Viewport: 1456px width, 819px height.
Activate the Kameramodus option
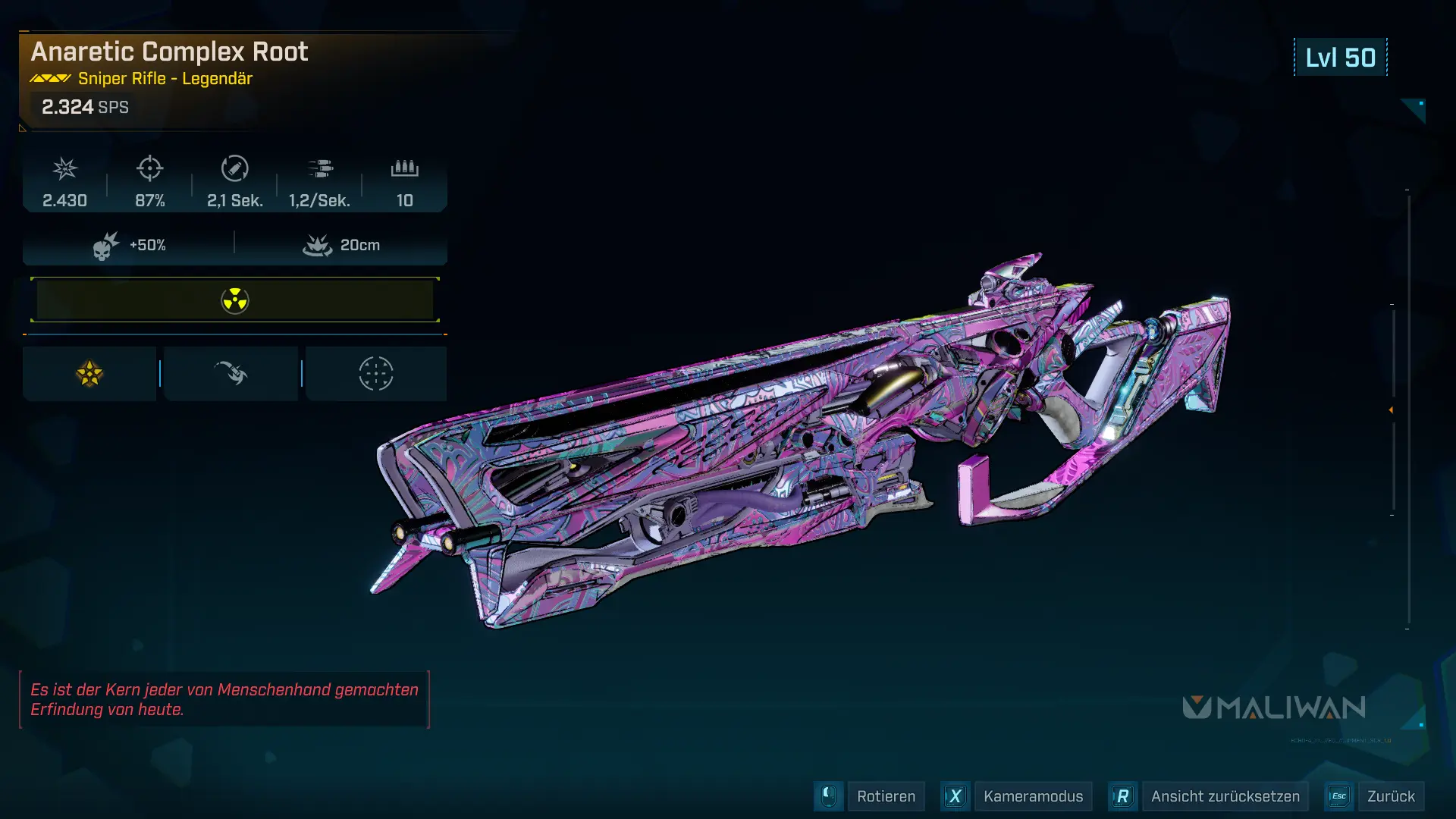click(1032, 796)
